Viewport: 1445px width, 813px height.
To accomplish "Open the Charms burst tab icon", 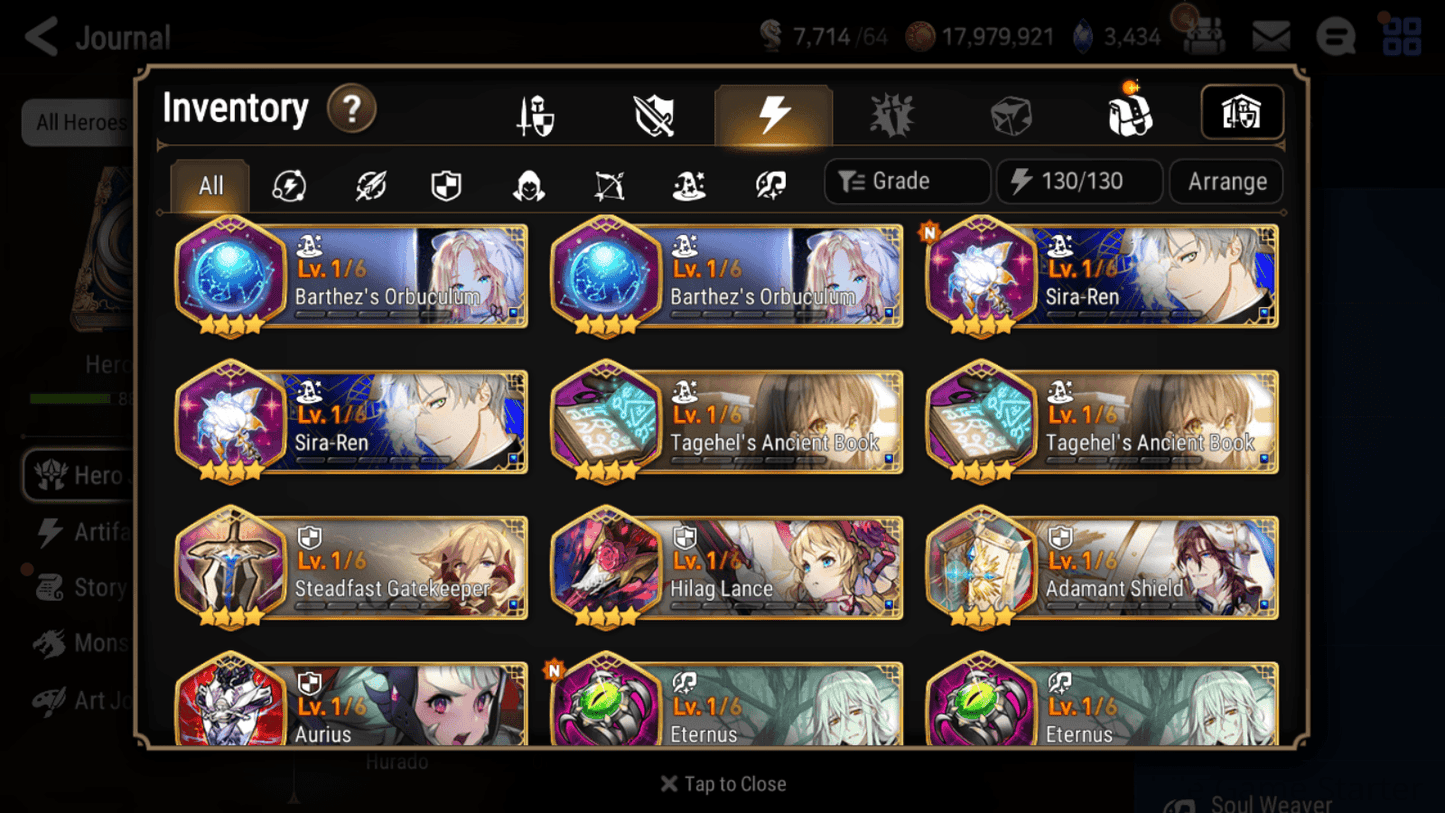I will pyautogui.click(x=891, y=113).
